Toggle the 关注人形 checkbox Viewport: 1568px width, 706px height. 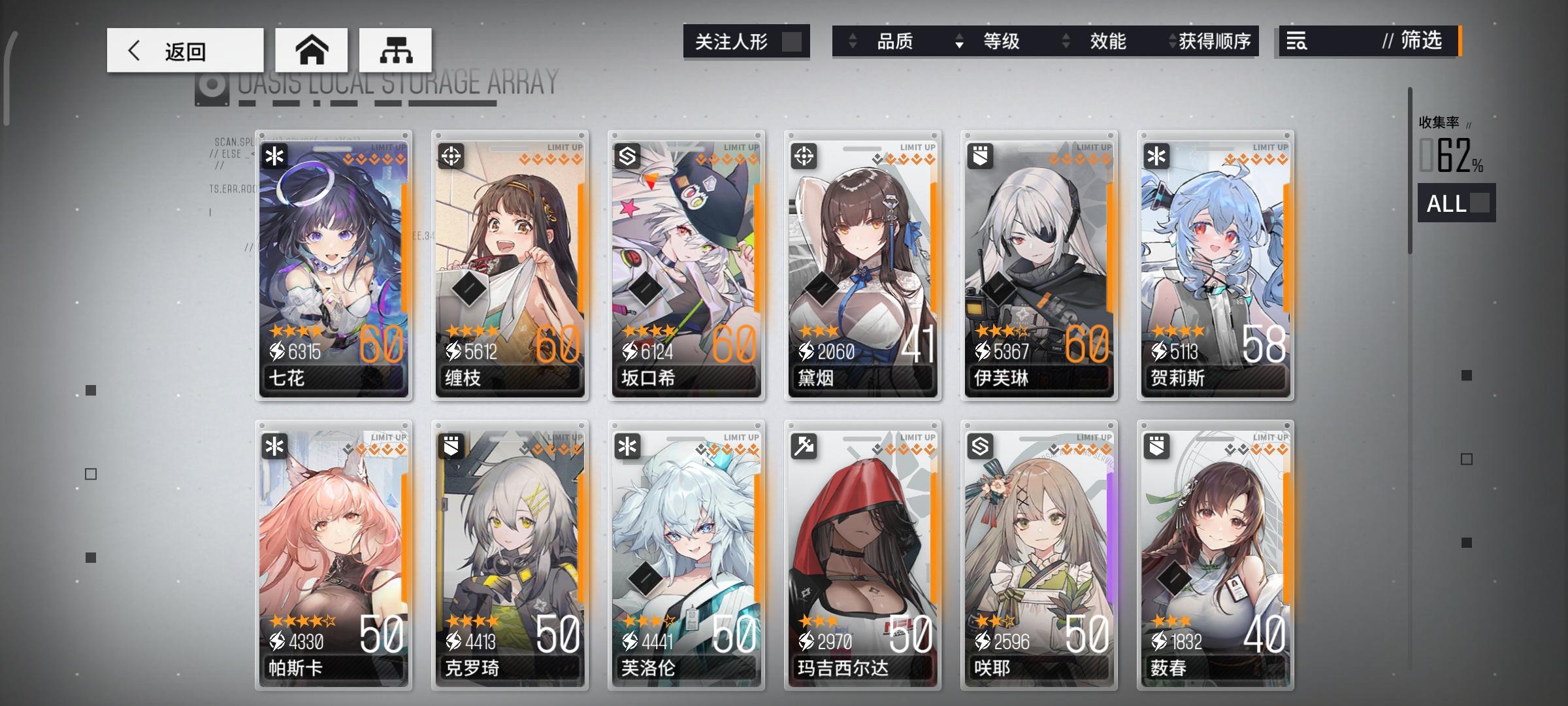tap(792, 41)
